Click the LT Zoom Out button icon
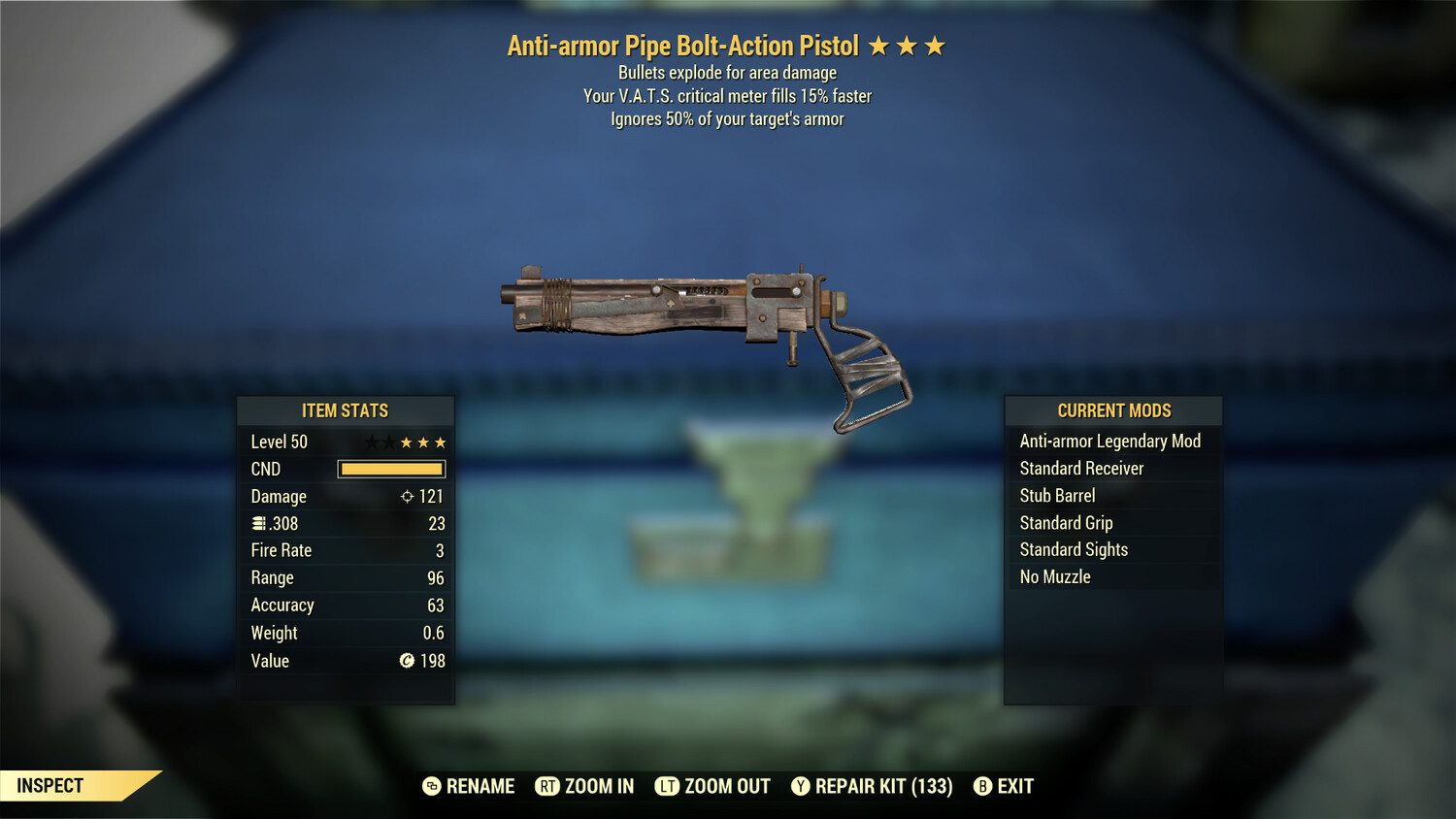 click(x=668, y=786)
